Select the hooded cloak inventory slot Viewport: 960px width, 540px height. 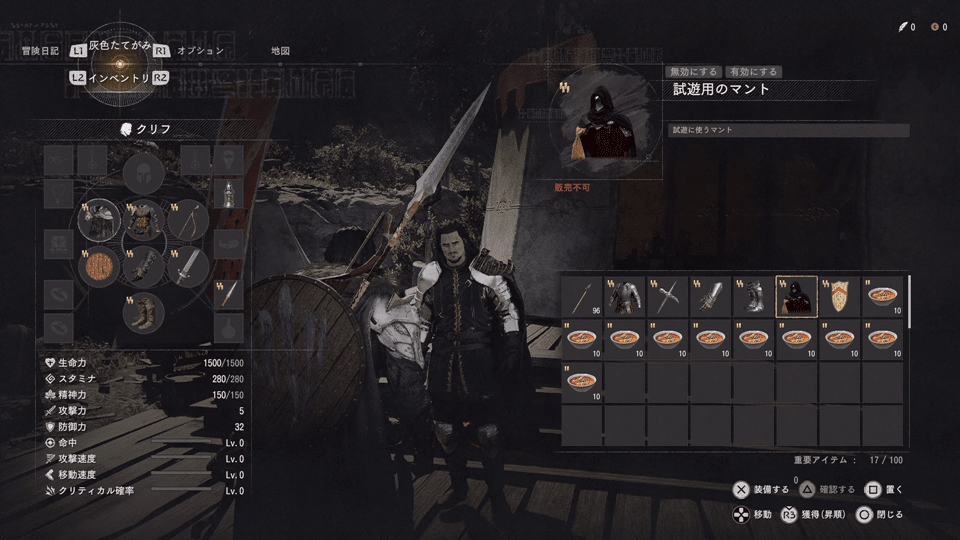[797, 297]
